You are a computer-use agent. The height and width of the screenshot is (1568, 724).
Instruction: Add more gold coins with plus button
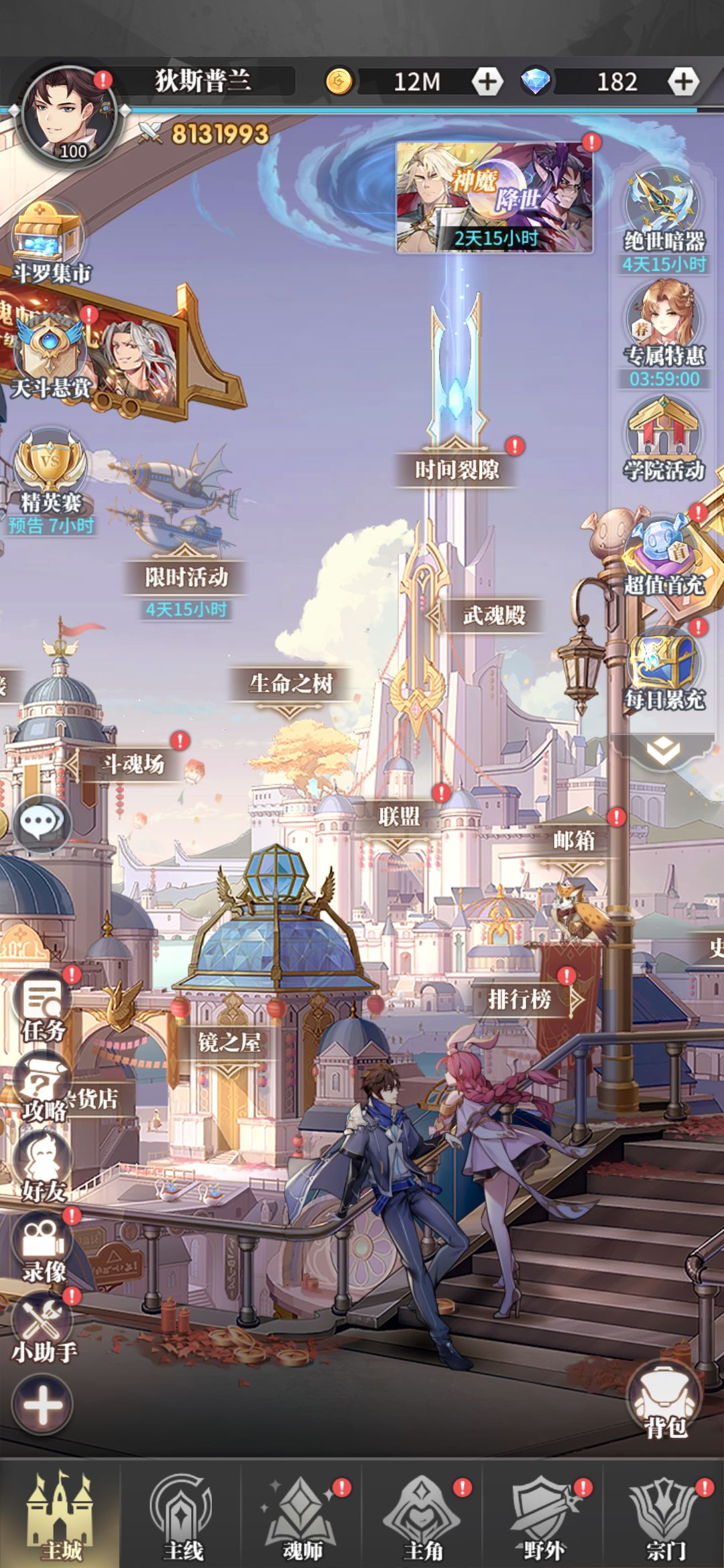pos(487,82)
